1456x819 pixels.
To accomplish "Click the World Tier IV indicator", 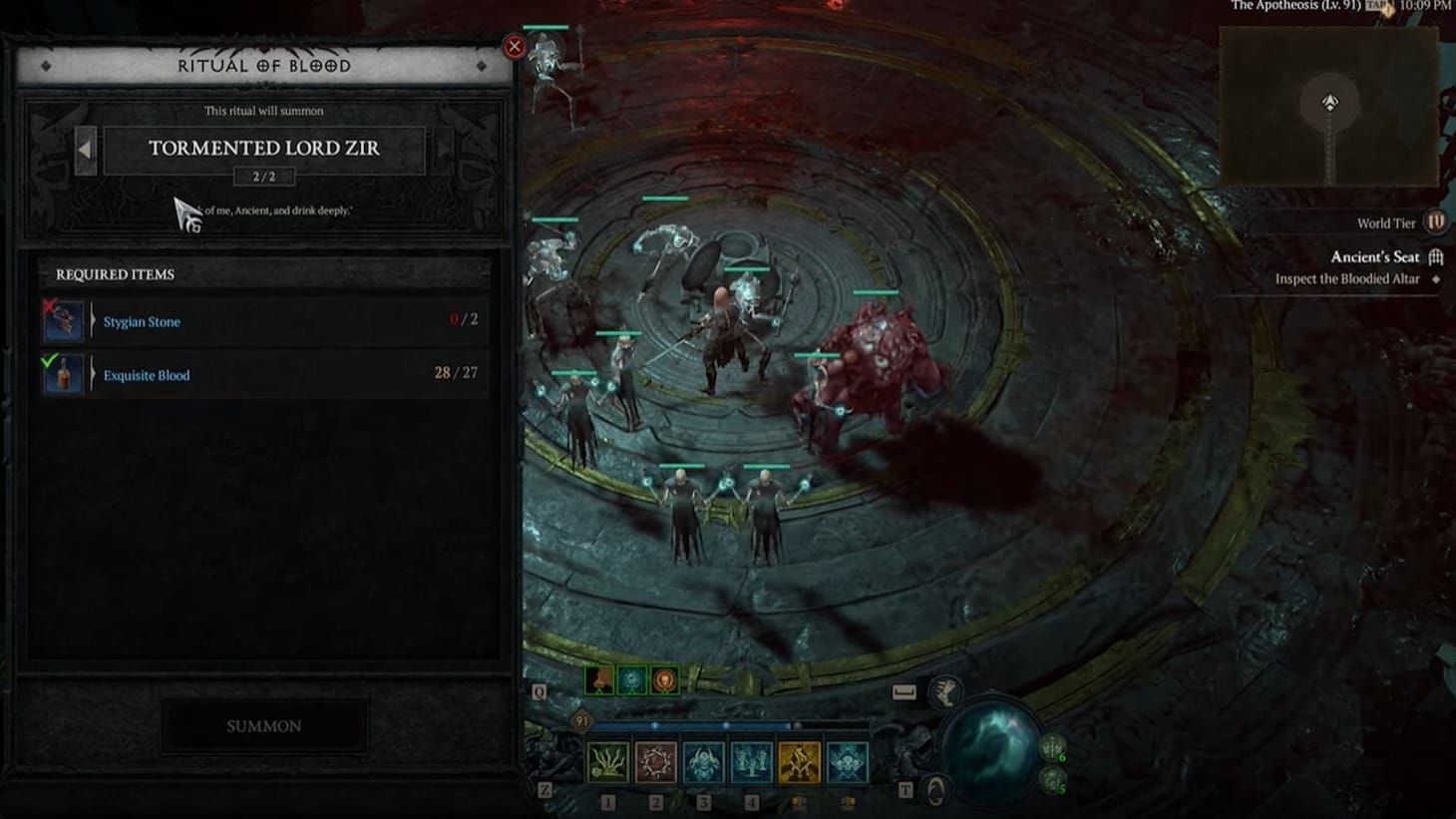I will (x=1434, y=221).
